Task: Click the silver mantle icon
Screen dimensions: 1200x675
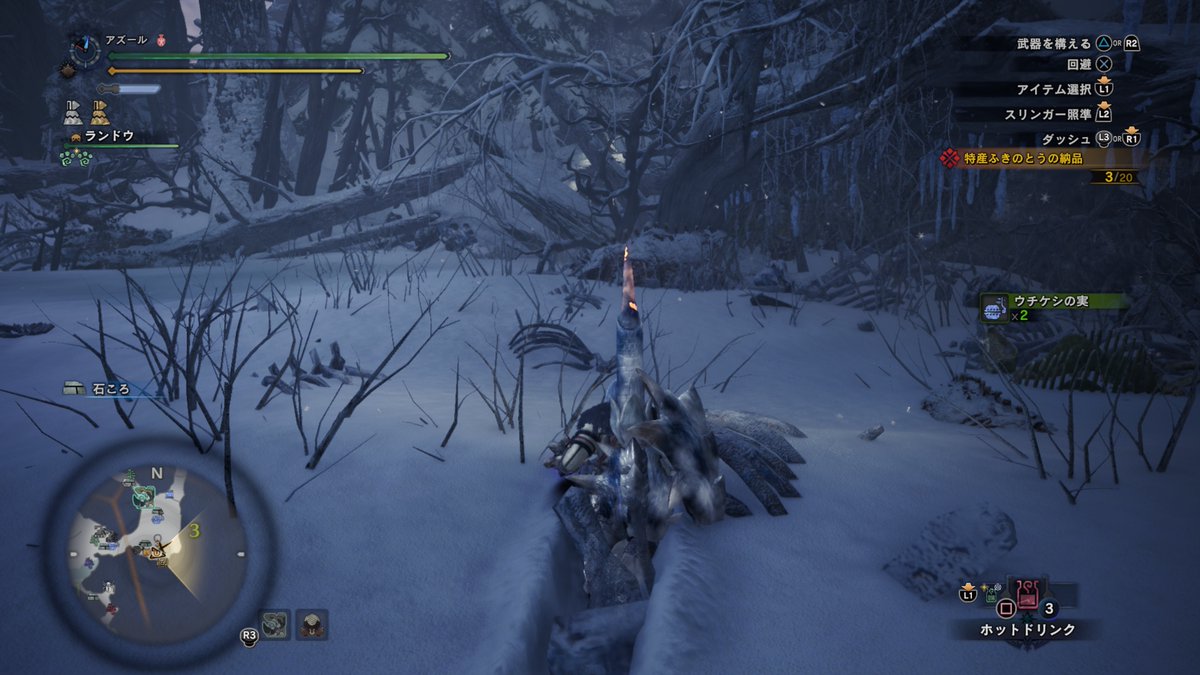Action: pos(73,112)
